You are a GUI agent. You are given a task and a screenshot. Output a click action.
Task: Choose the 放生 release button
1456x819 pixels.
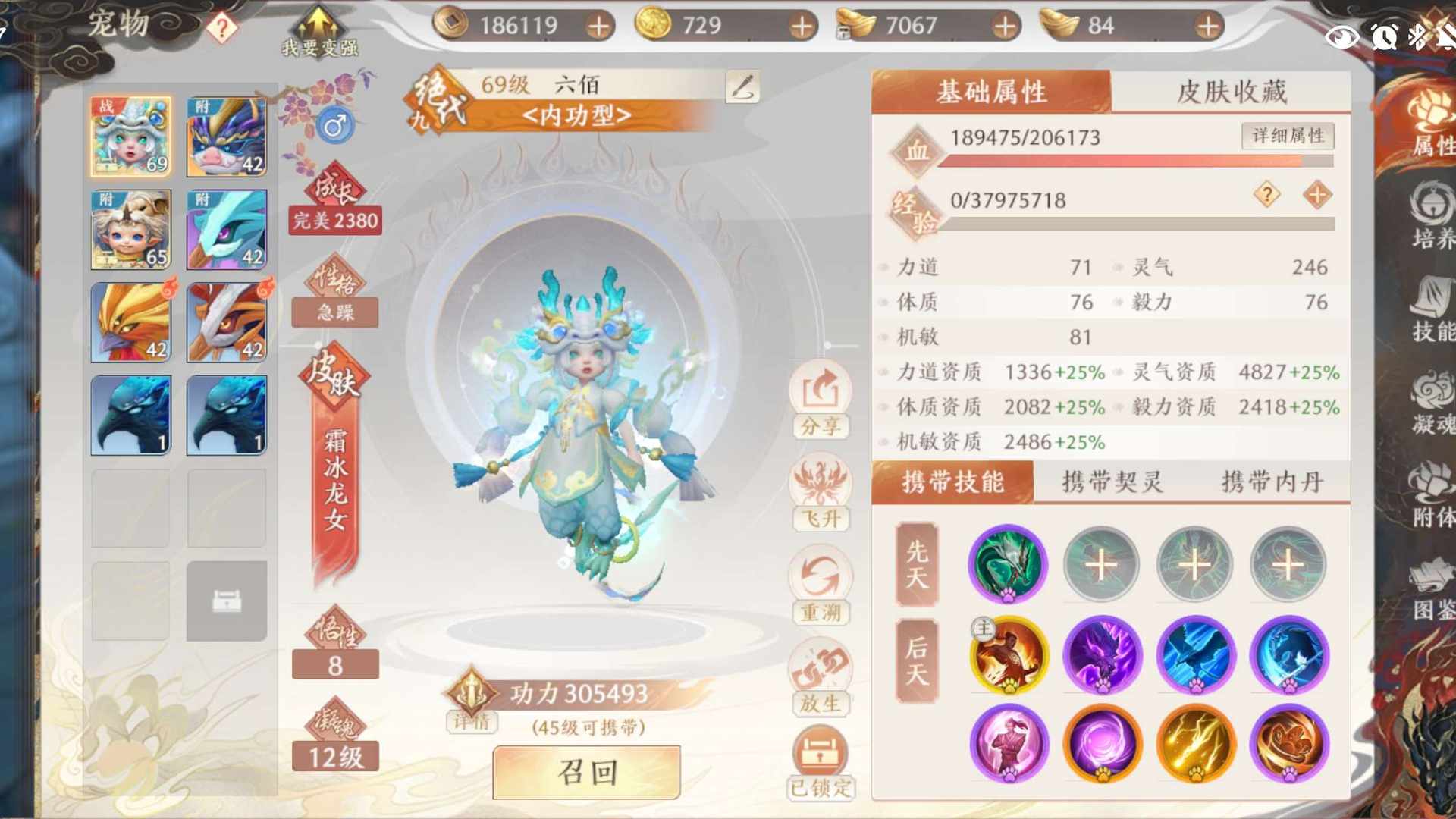(821, 678)
